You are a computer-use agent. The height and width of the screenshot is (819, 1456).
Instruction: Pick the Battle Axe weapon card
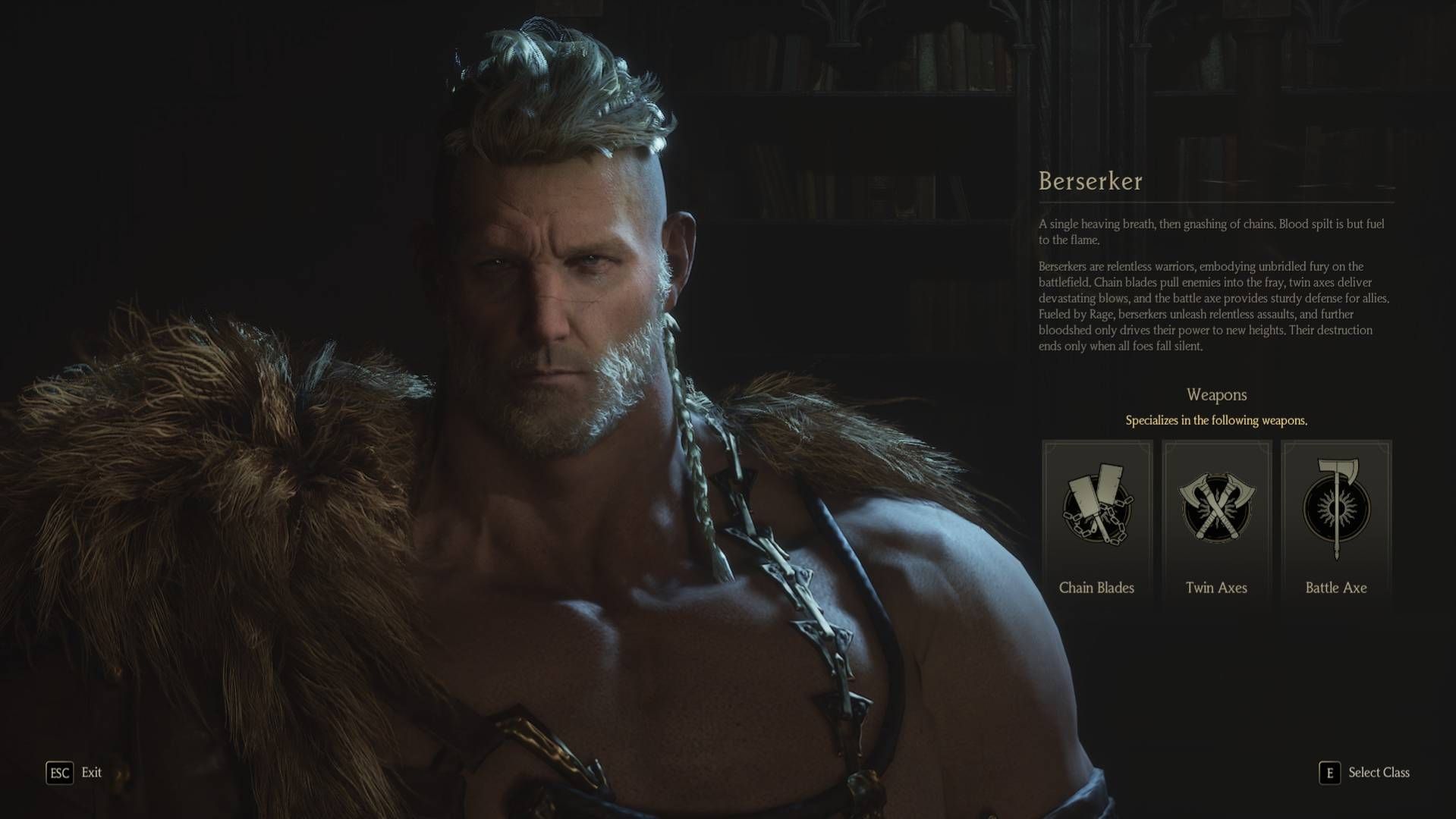[x=1336, y=522]
